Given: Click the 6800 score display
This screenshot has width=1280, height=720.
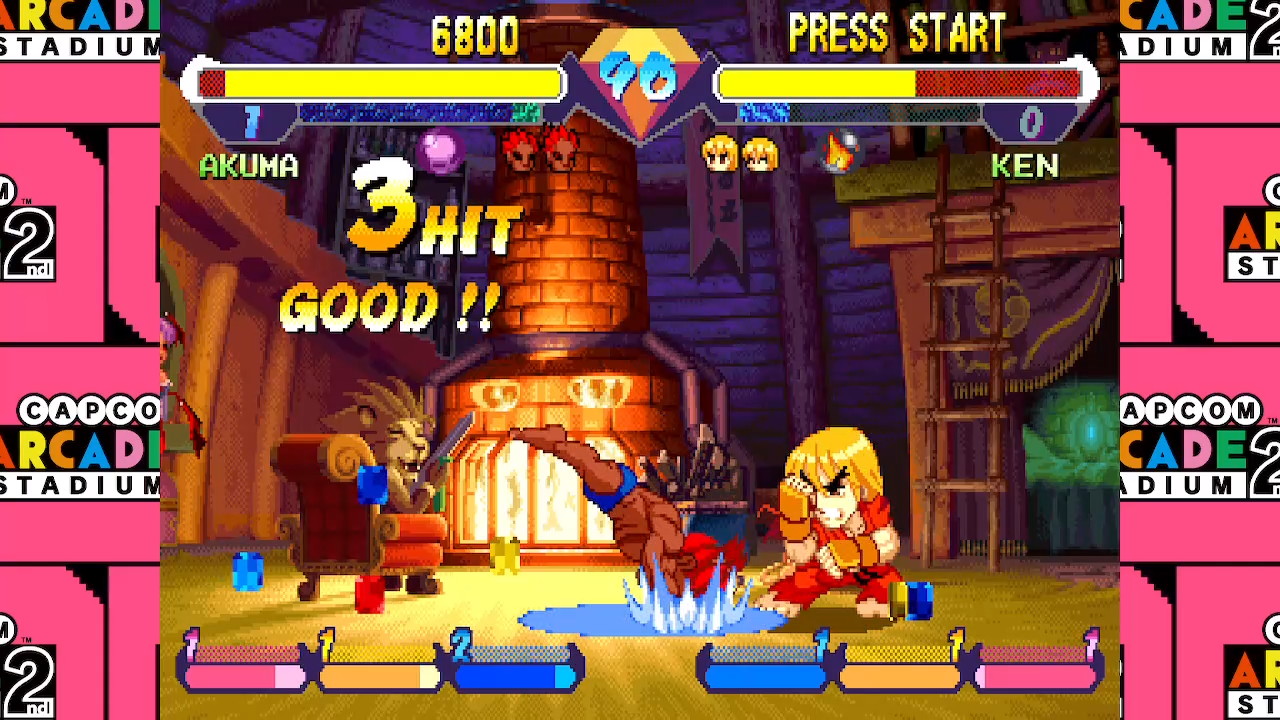Looking at the screenshot, I should pyautogui.click(x=477, y=35).
